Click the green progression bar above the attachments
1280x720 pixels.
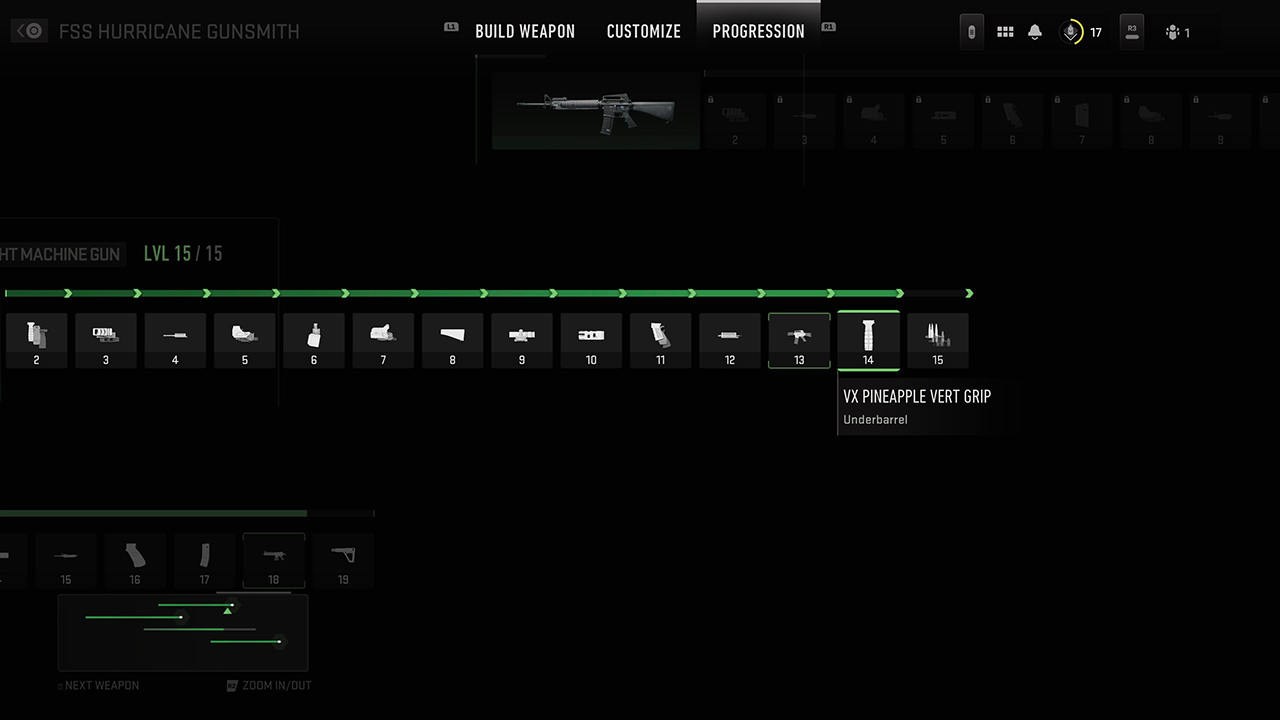click(x=450, y=293)
